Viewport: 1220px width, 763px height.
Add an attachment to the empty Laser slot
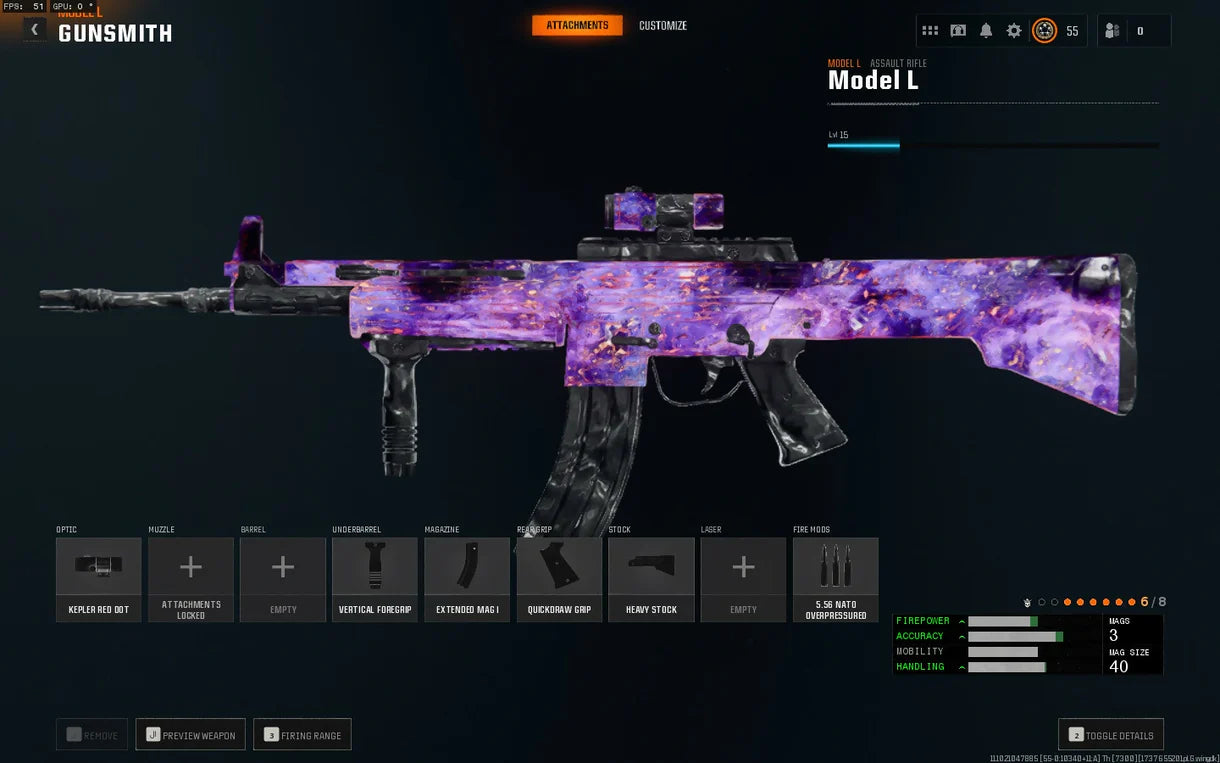(743, 579)
